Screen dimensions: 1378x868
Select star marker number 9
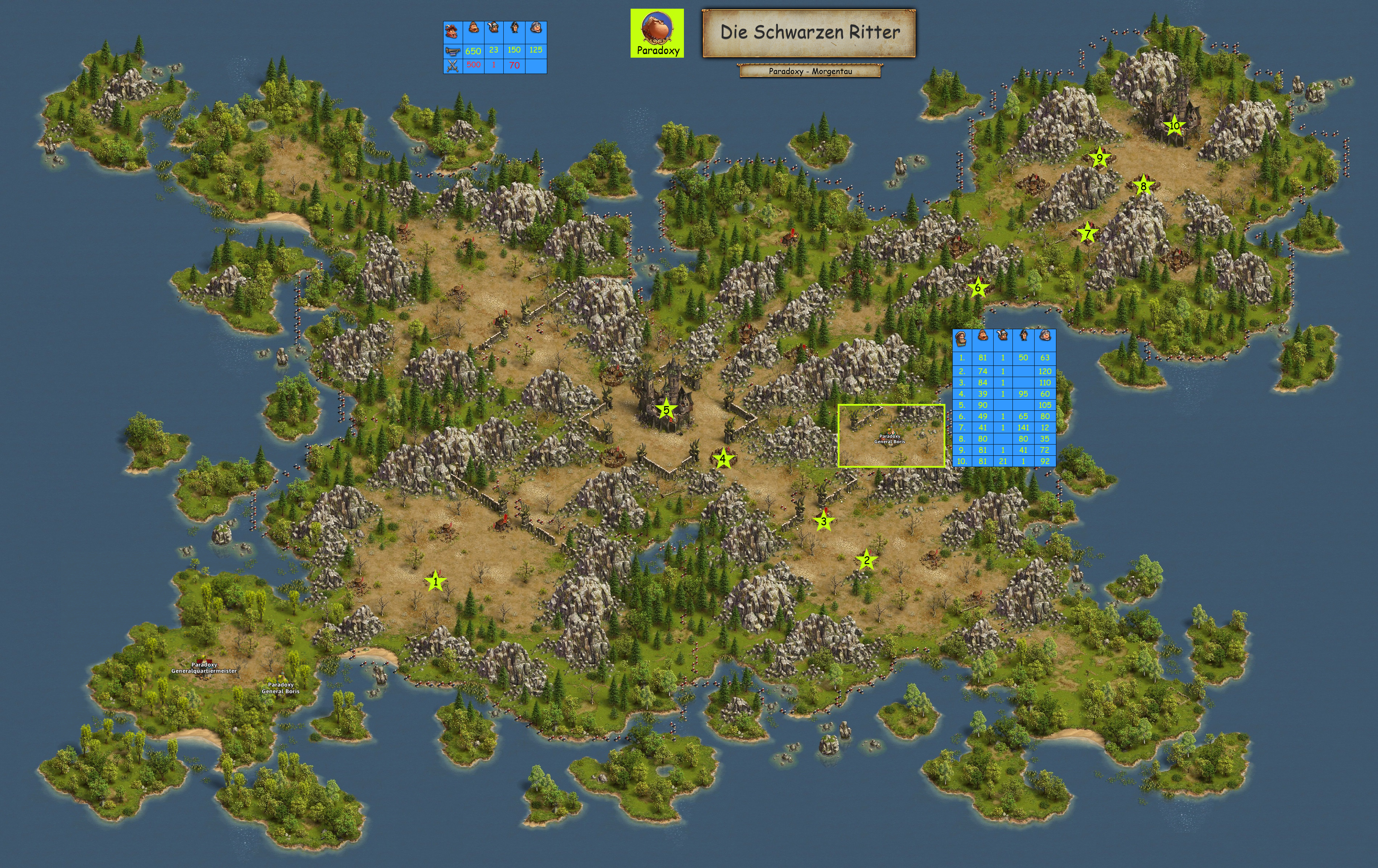click(x=1099, y=158)
